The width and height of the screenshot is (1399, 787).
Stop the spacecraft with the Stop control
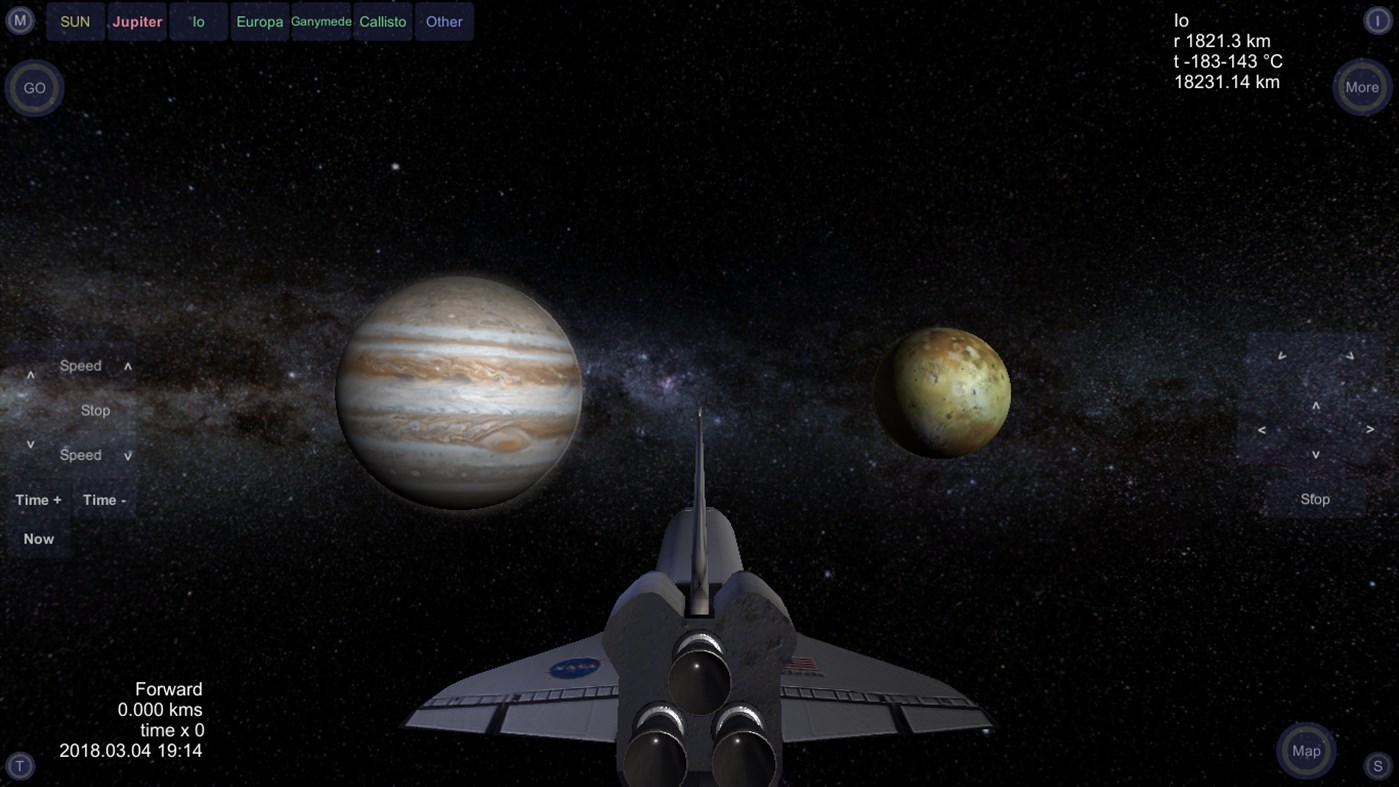[x=95, y=410]
